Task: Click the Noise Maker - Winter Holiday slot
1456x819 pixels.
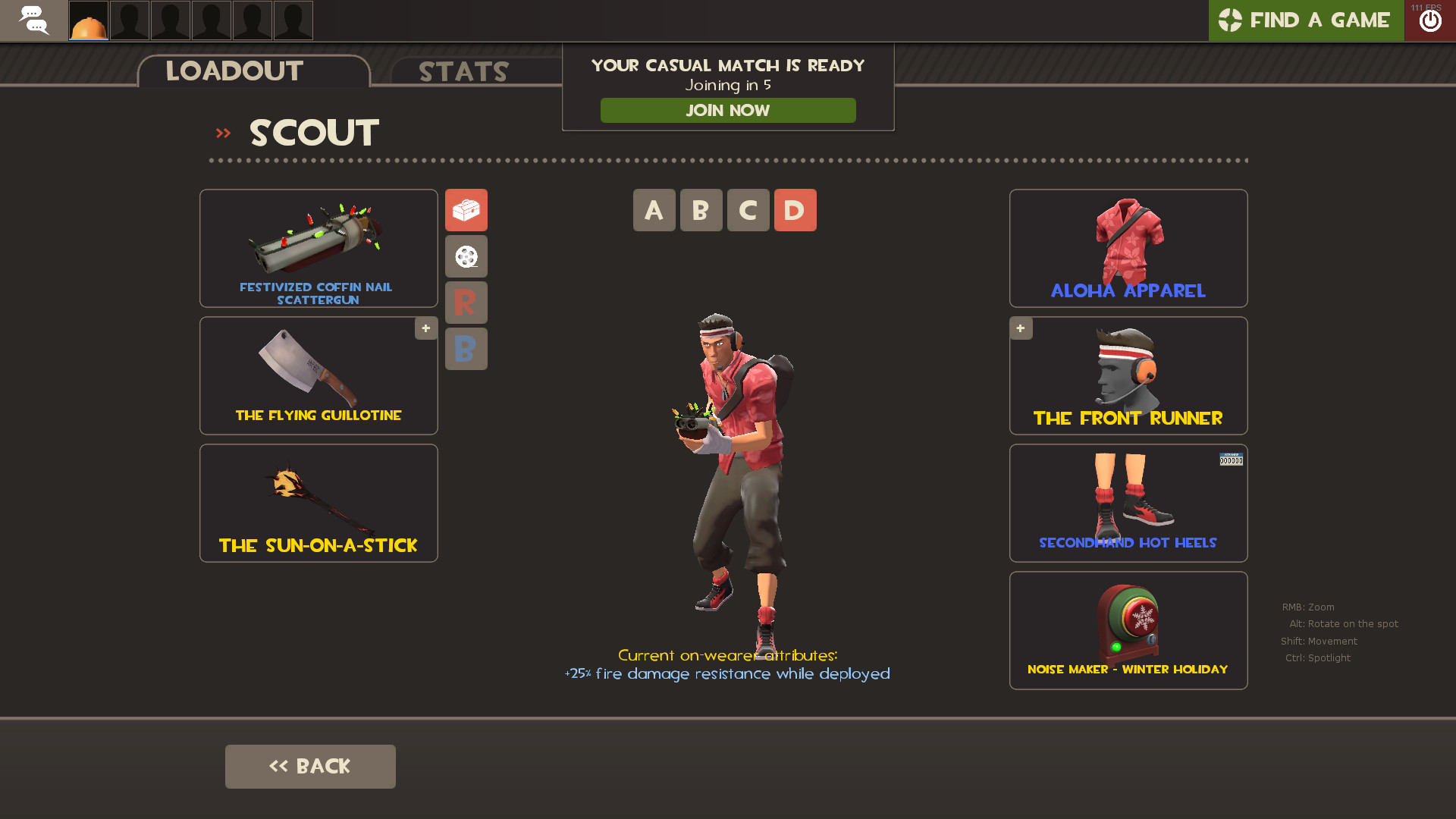Action: (1128, 629)
